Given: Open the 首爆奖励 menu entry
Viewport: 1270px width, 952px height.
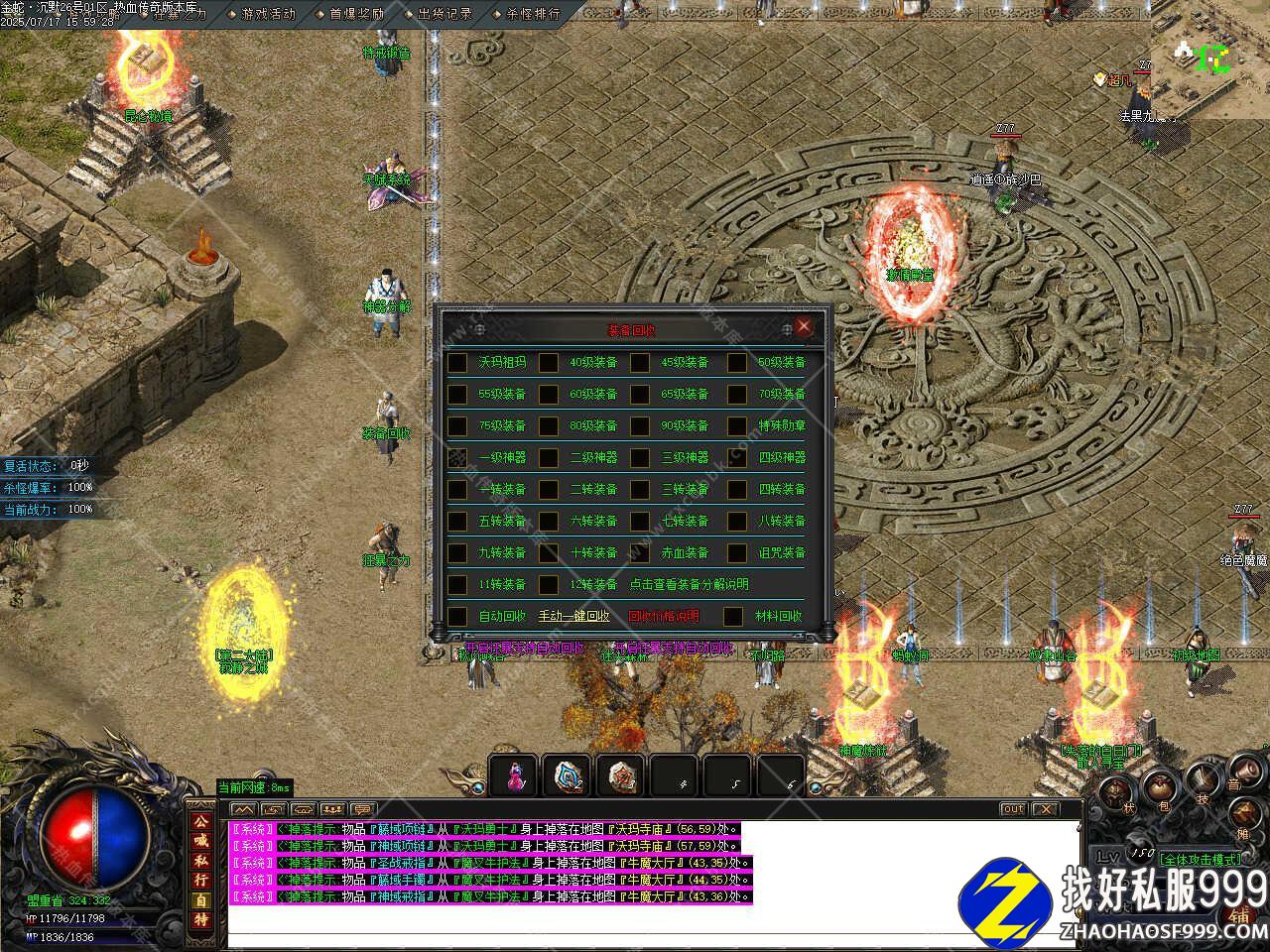Looking at the screenshot, I should (x=354, y=14).
